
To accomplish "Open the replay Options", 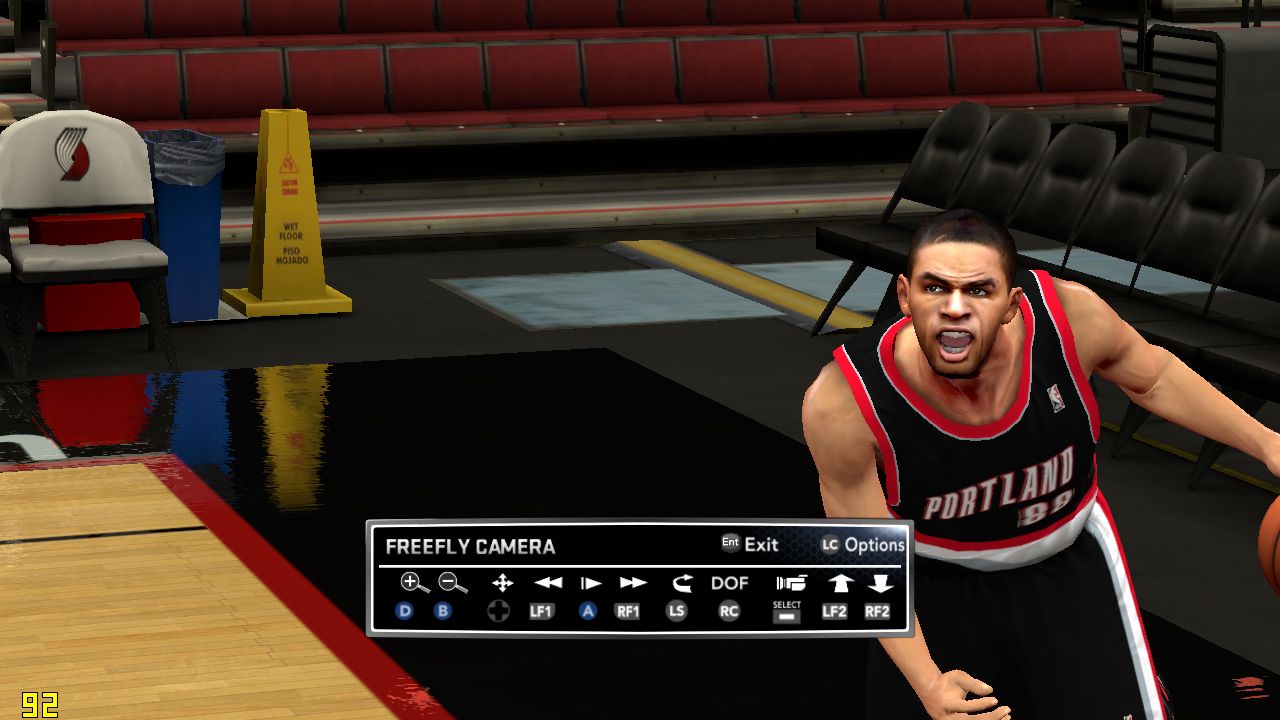I will pos(863,544).
